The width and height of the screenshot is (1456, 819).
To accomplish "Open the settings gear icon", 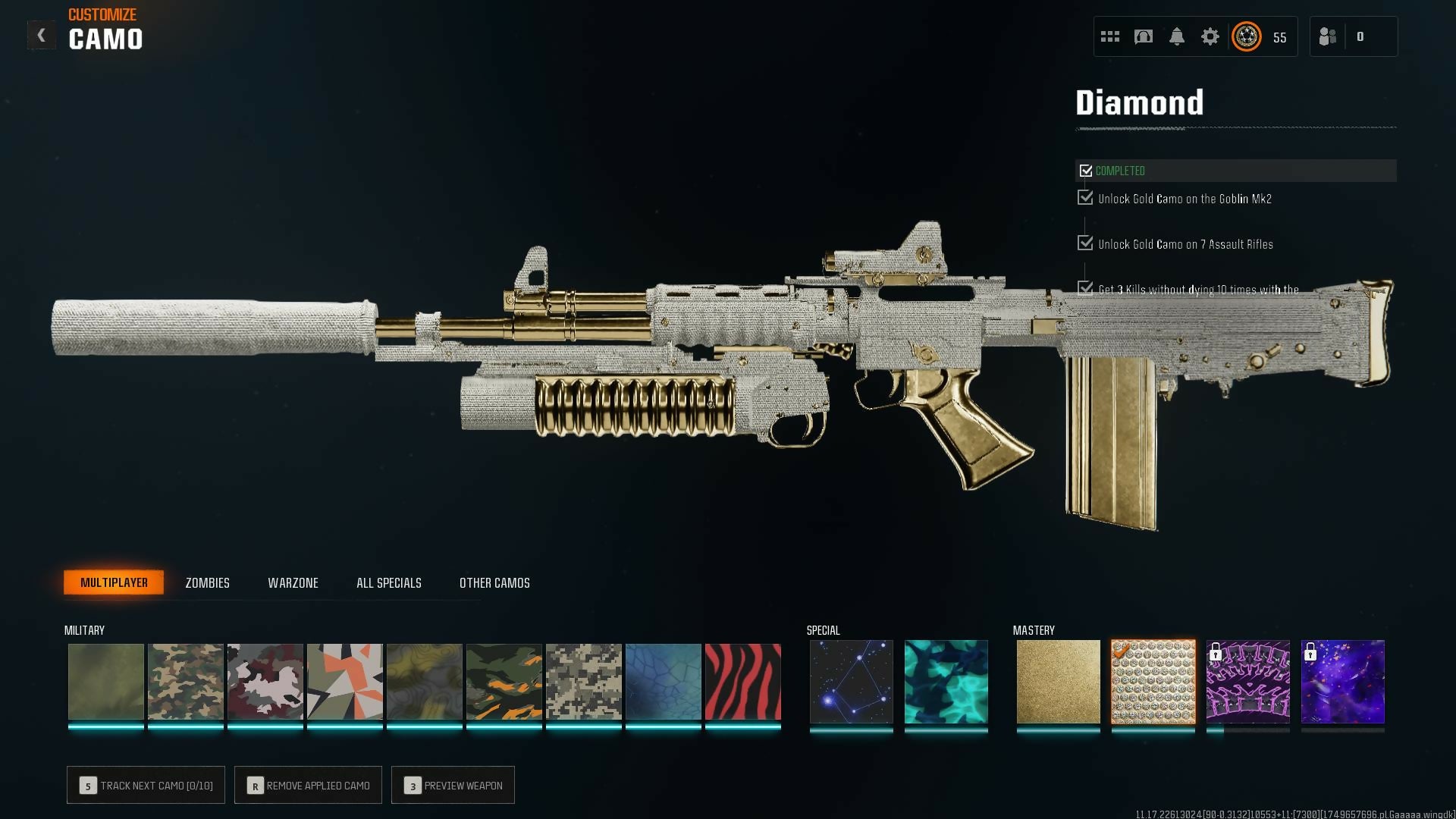I will click(1210, 36).
